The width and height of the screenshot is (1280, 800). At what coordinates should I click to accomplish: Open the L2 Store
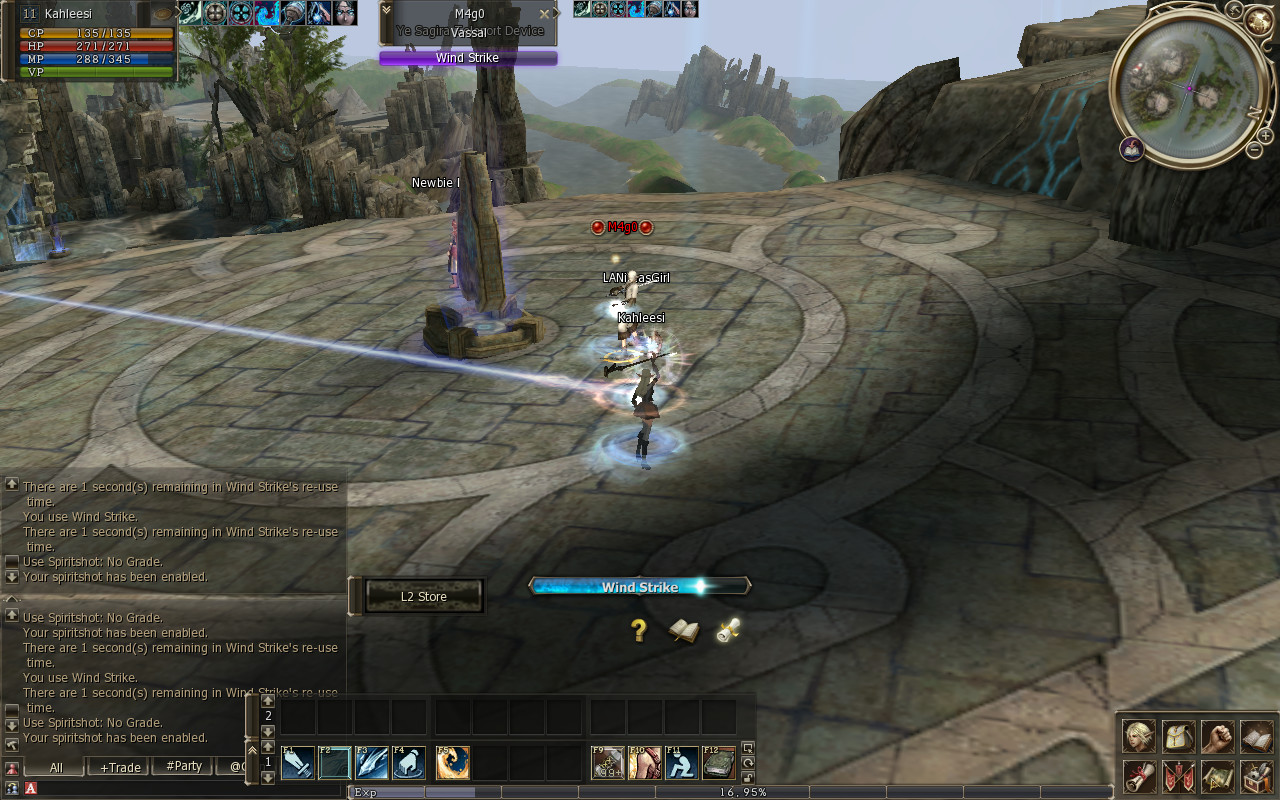coord(424,597)
